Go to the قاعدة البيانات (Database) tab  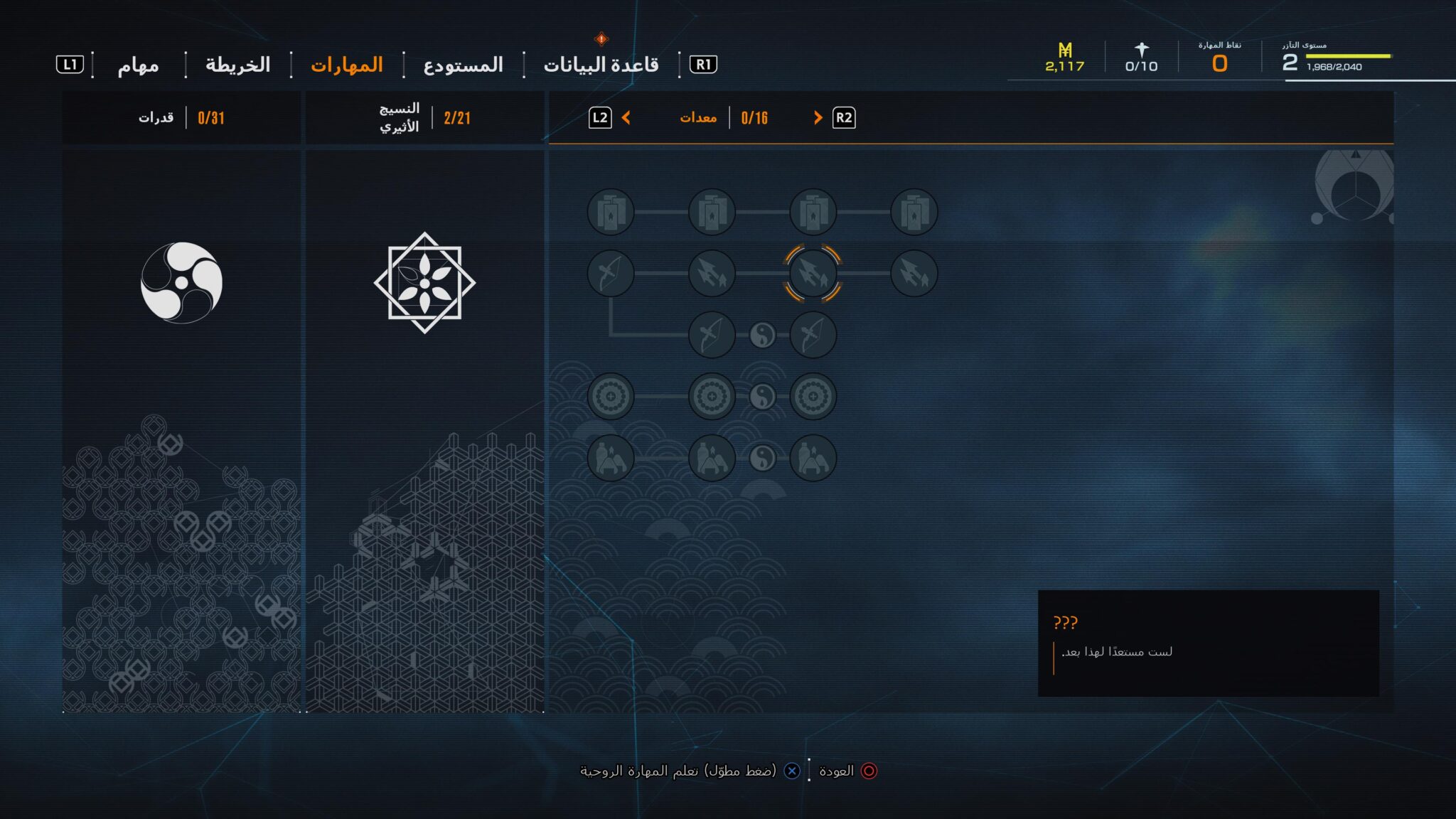(601, 65)
